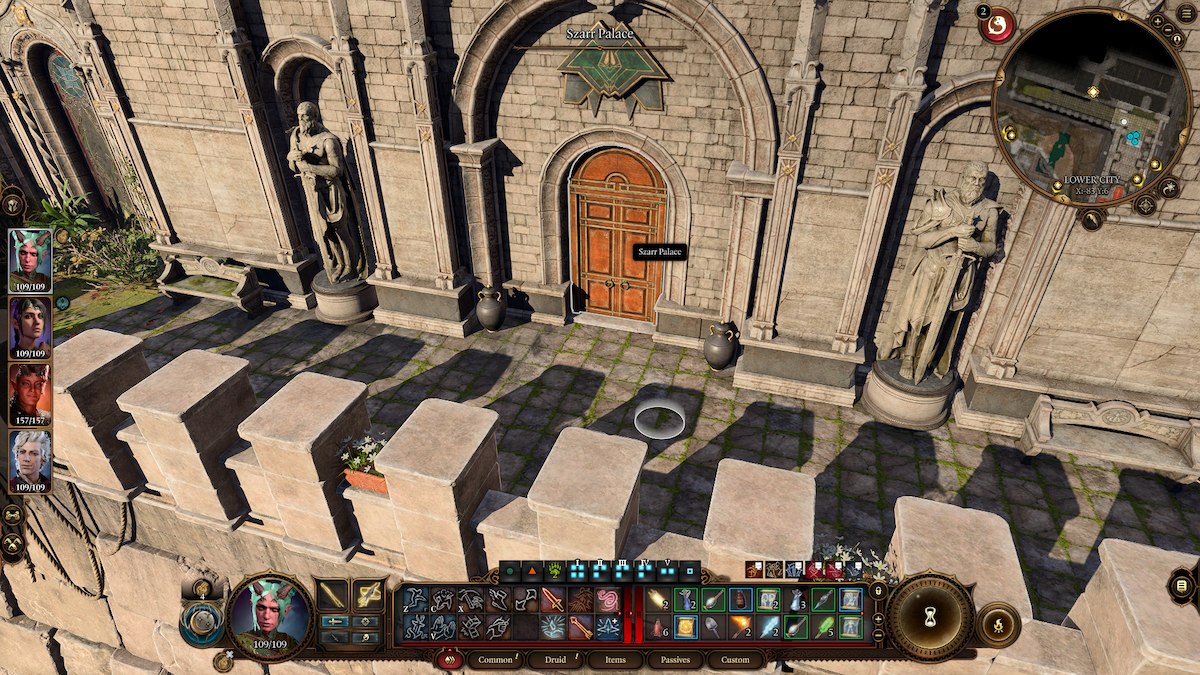This screenshot has height=675, width=1200.
Task: Click the hourglass end turn button
Action: coord(930,617)
